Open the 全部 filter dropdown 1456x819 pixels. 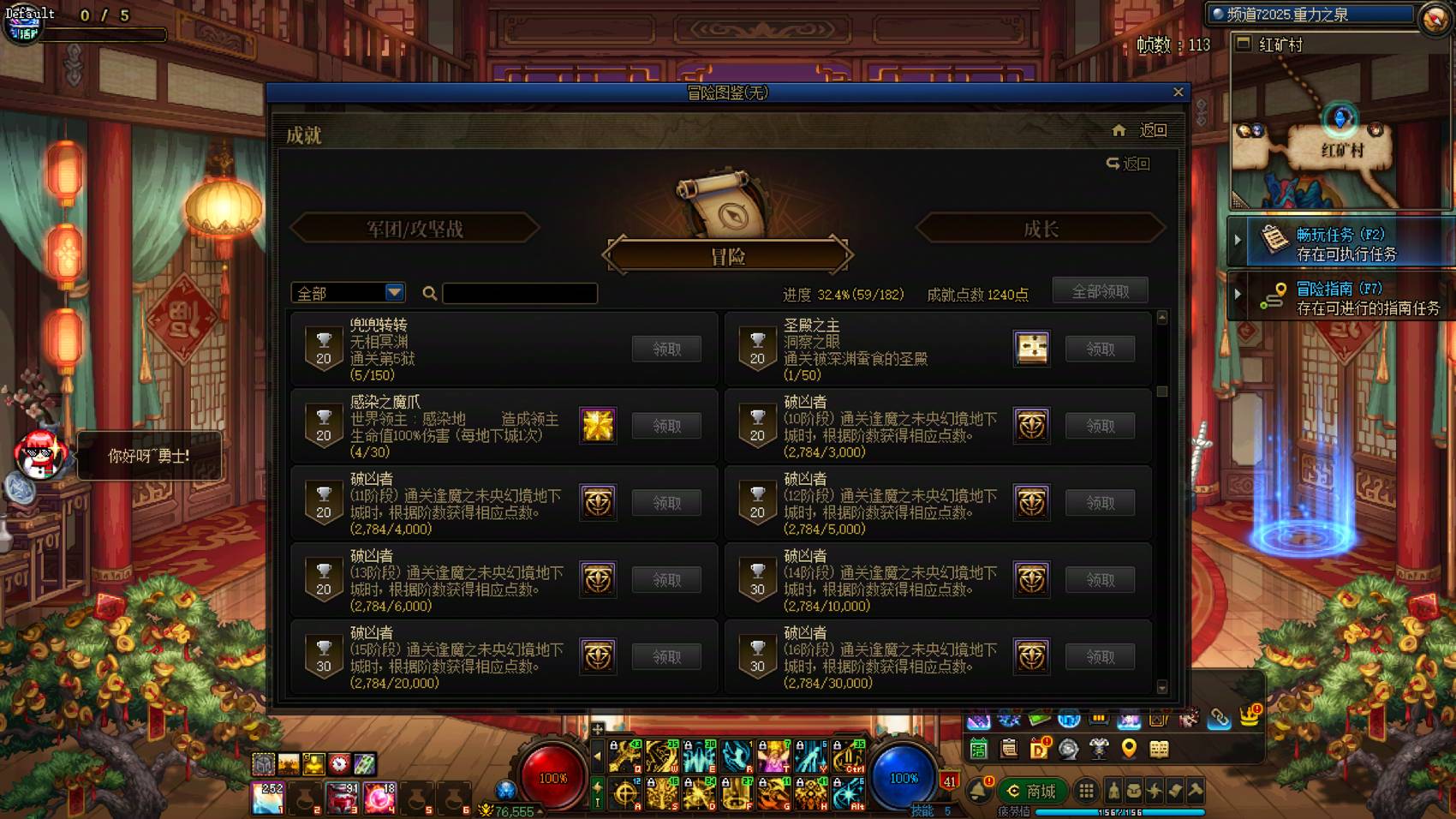(347, 292)
